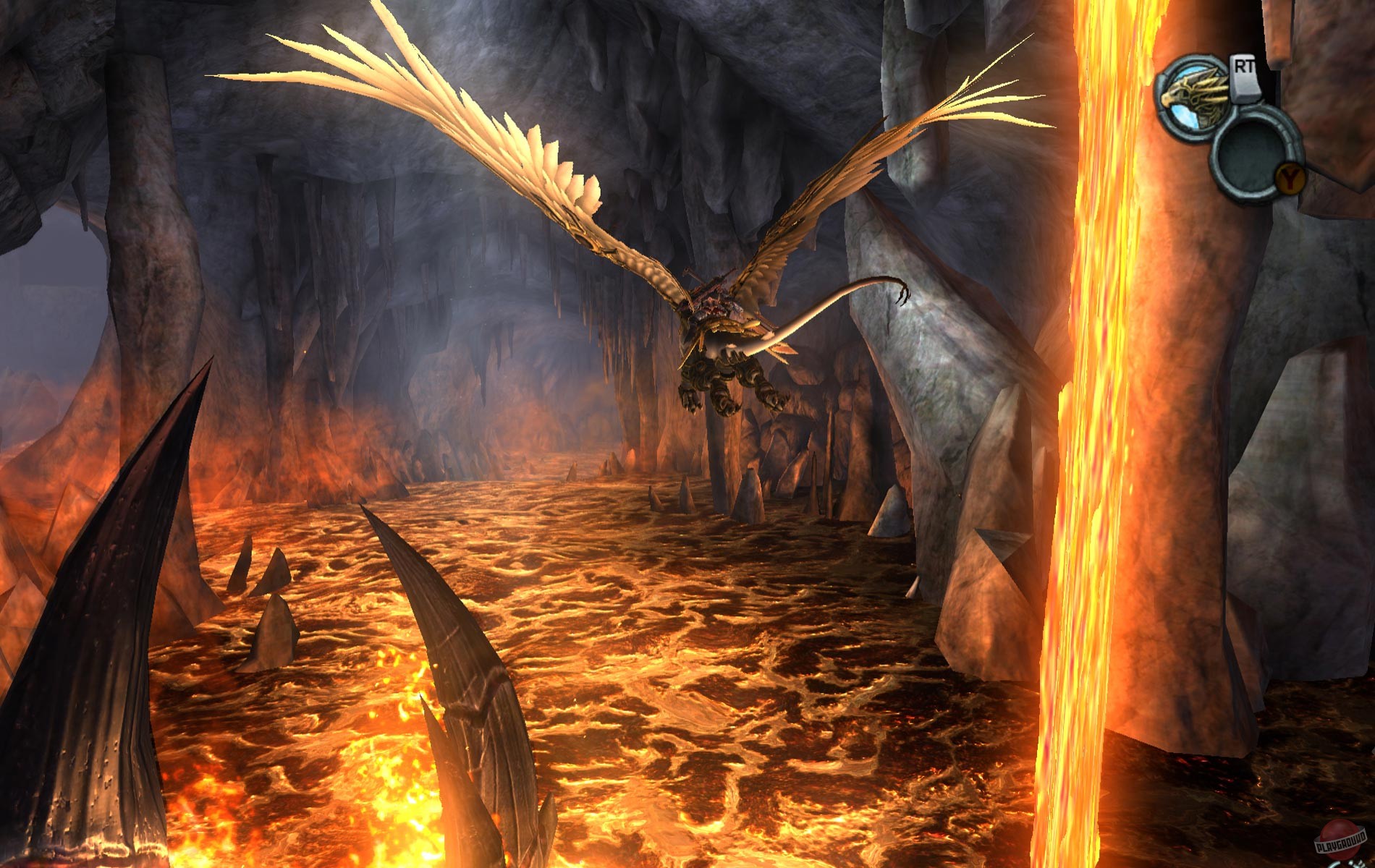Click the PlayGround watermark logo
This screenshot has width=1375, height=868.
pyautogui.click(x=1341, y=845)
